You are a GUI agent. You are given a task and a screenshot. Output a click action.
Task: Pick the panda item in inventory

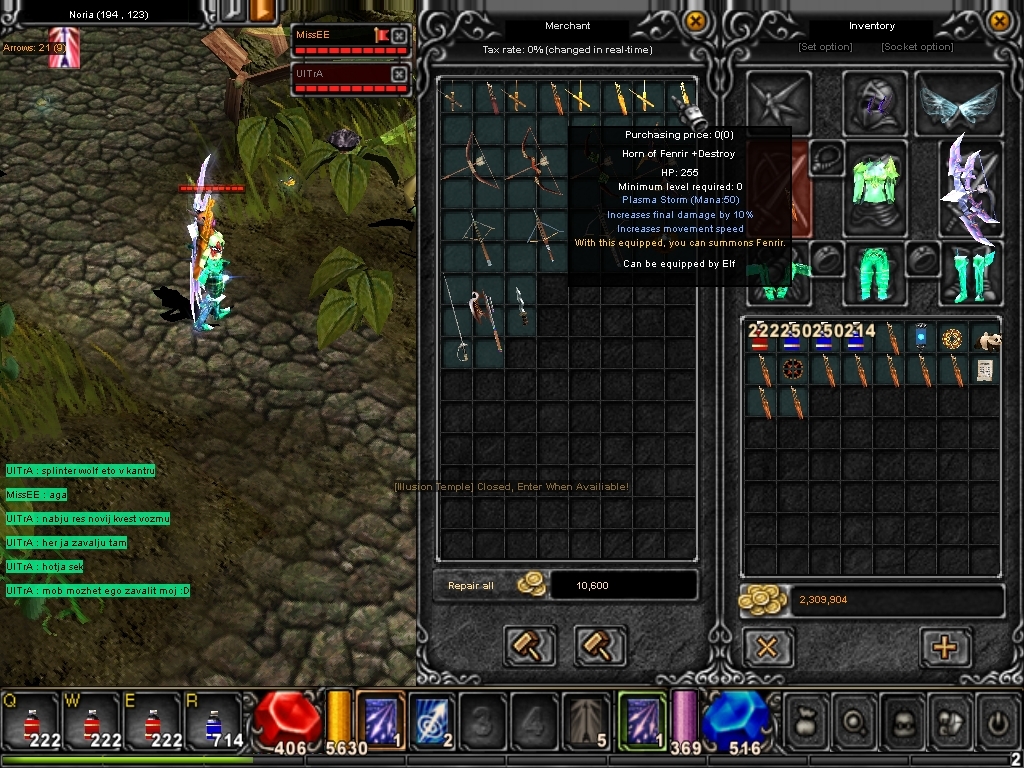click(985, 341)
